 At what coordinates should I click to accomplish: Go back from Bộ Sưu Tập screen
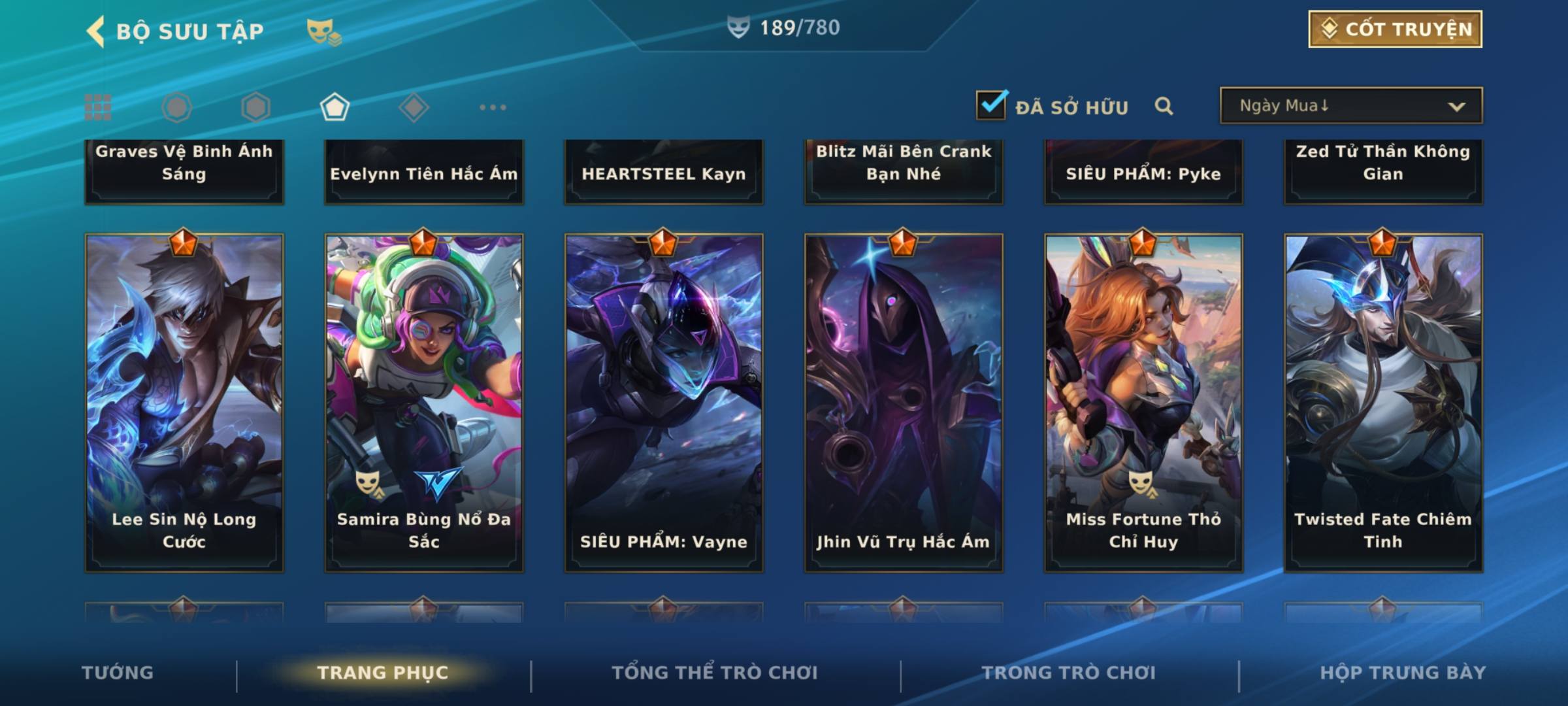(x=95, y=31)
